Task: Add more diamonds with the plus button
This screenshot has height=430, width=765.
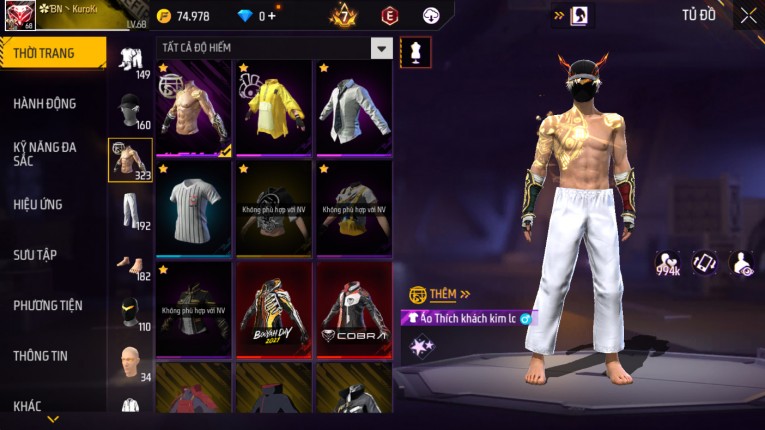Action: click(x=272, y=16)
